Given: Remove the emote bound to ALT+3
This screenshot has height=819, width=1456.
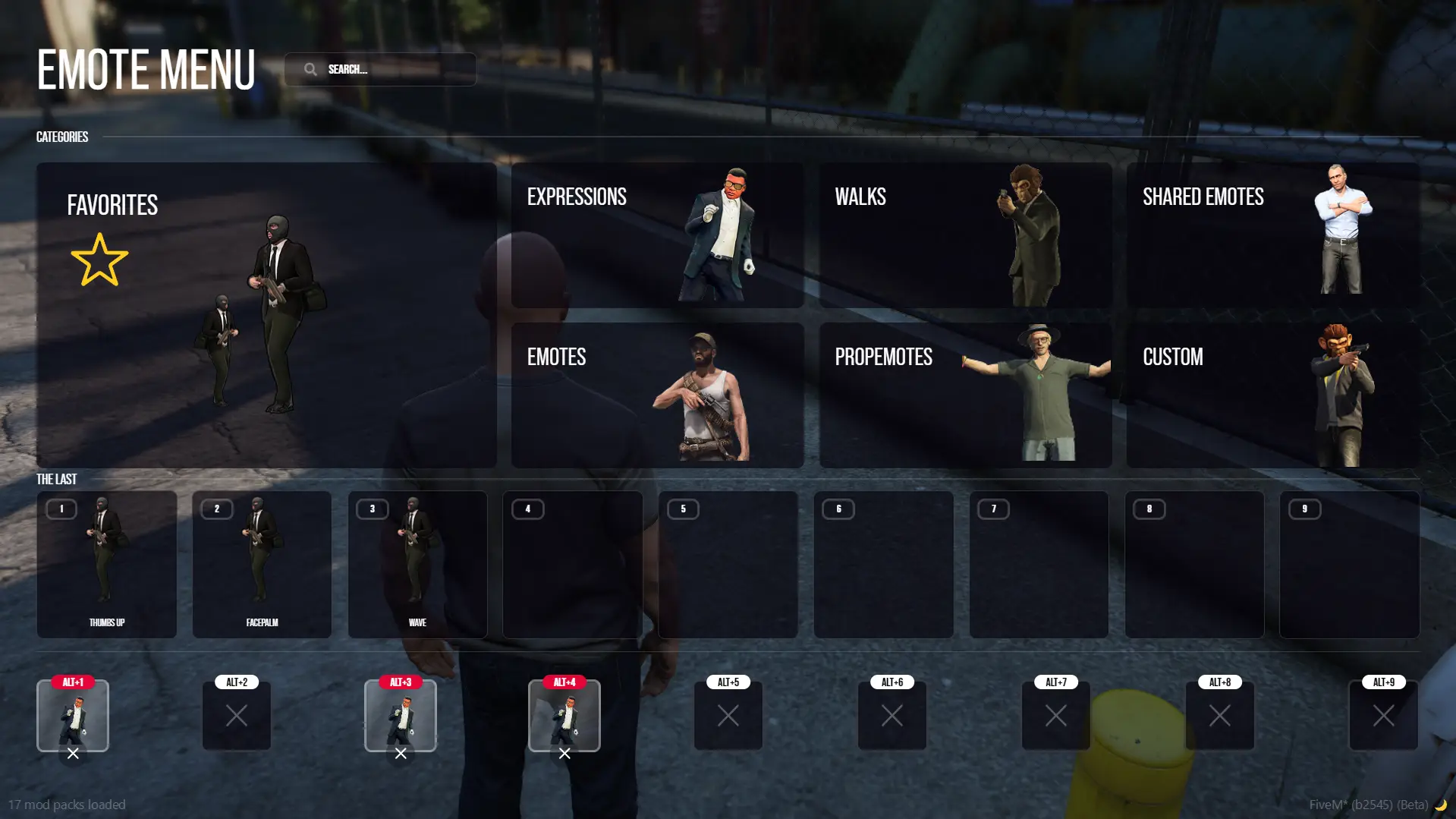Looking at the screenshot, I should click(401, 754).
